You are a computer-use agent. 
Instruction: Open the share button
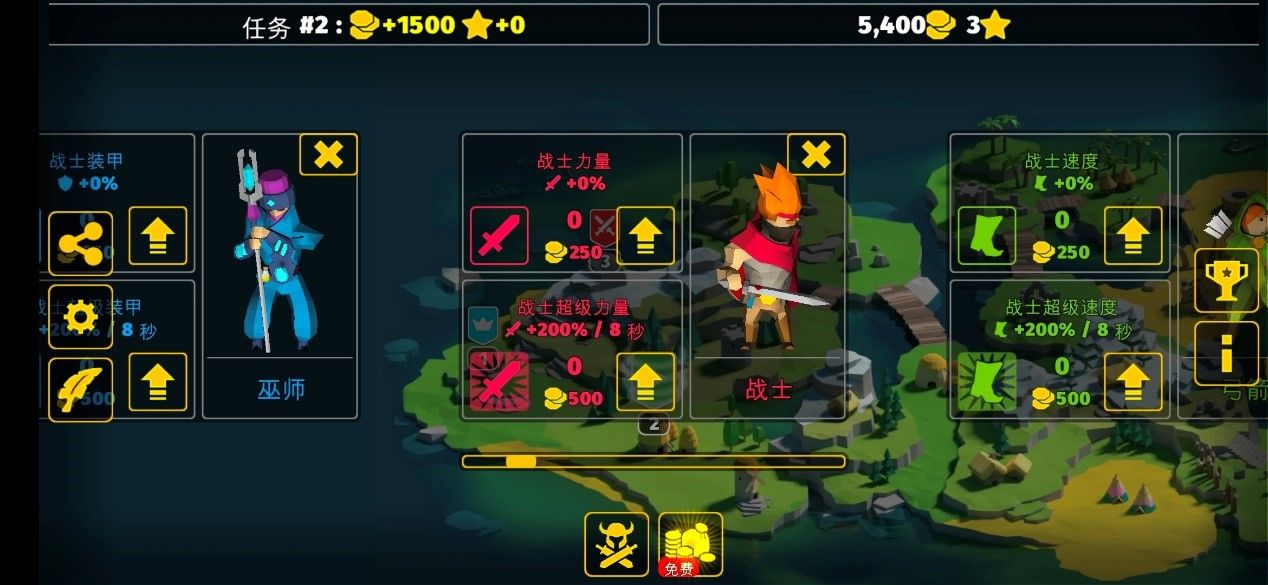click(80, 243)
